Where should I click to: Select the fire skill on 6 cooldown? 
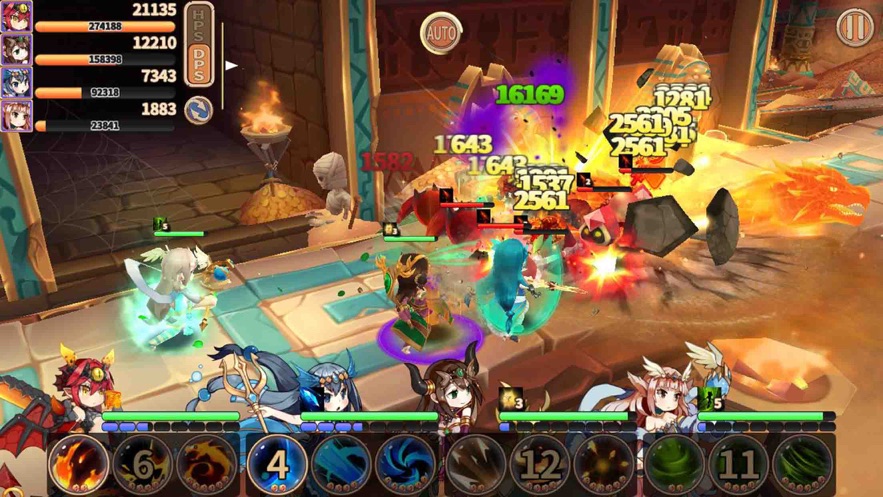pyautogui.click(x=142, y=464)
